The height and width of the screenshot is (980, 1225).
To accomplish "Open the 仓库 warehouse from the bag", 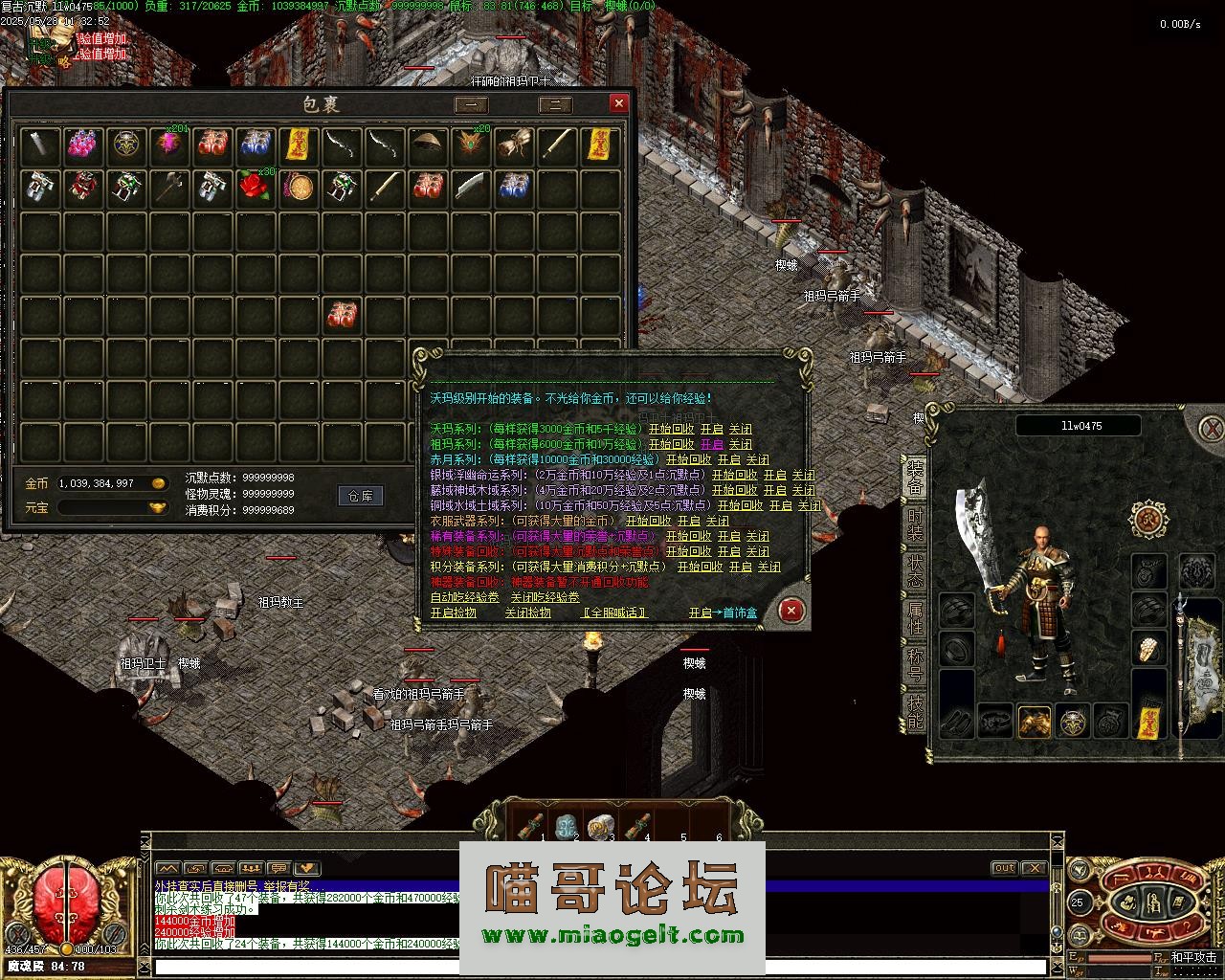I will [x=361, y=495].
